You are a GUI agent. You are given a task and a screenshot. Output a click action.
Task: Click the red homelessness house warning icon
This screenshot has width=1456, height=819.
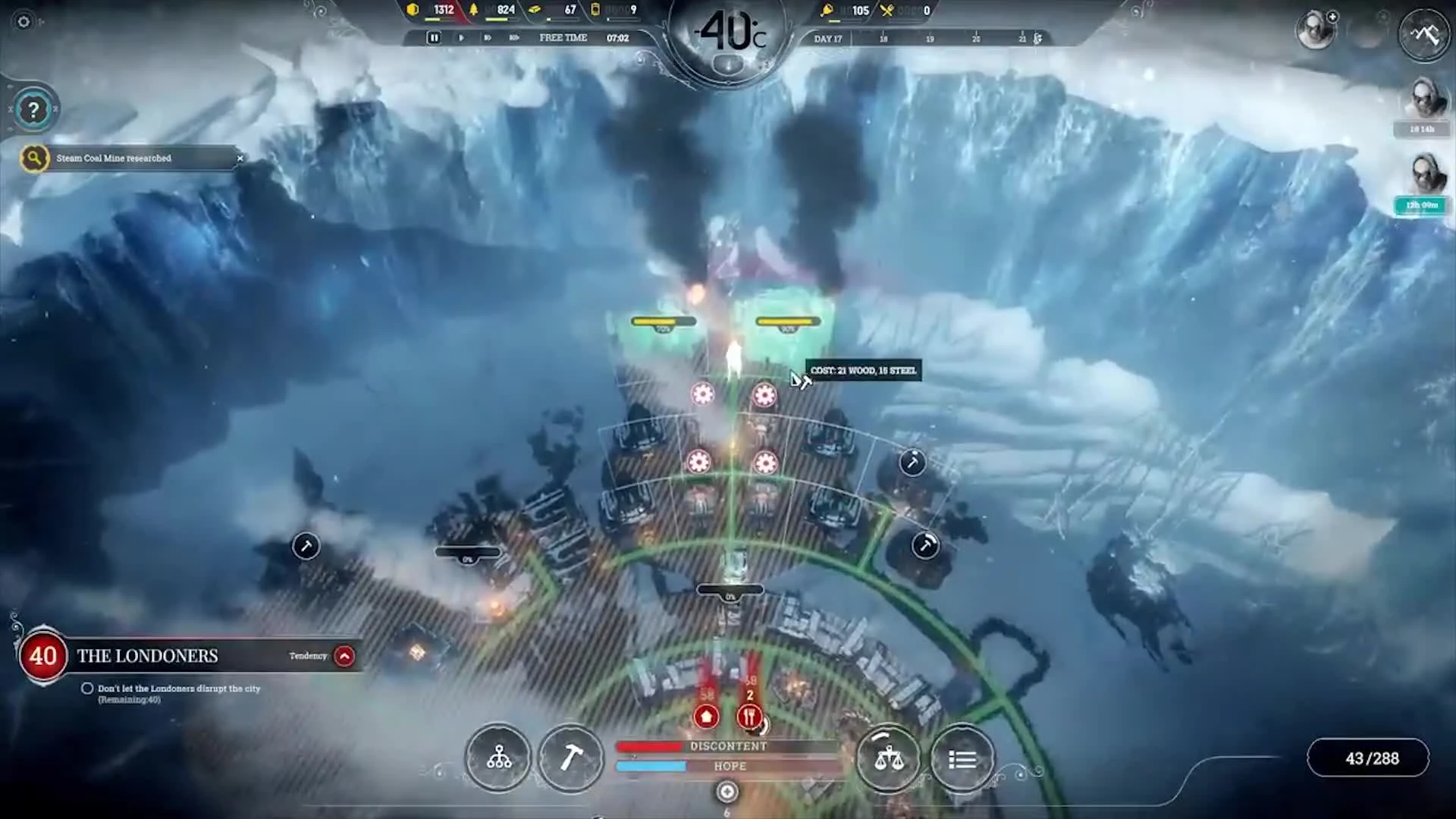[x=705, y=714]
